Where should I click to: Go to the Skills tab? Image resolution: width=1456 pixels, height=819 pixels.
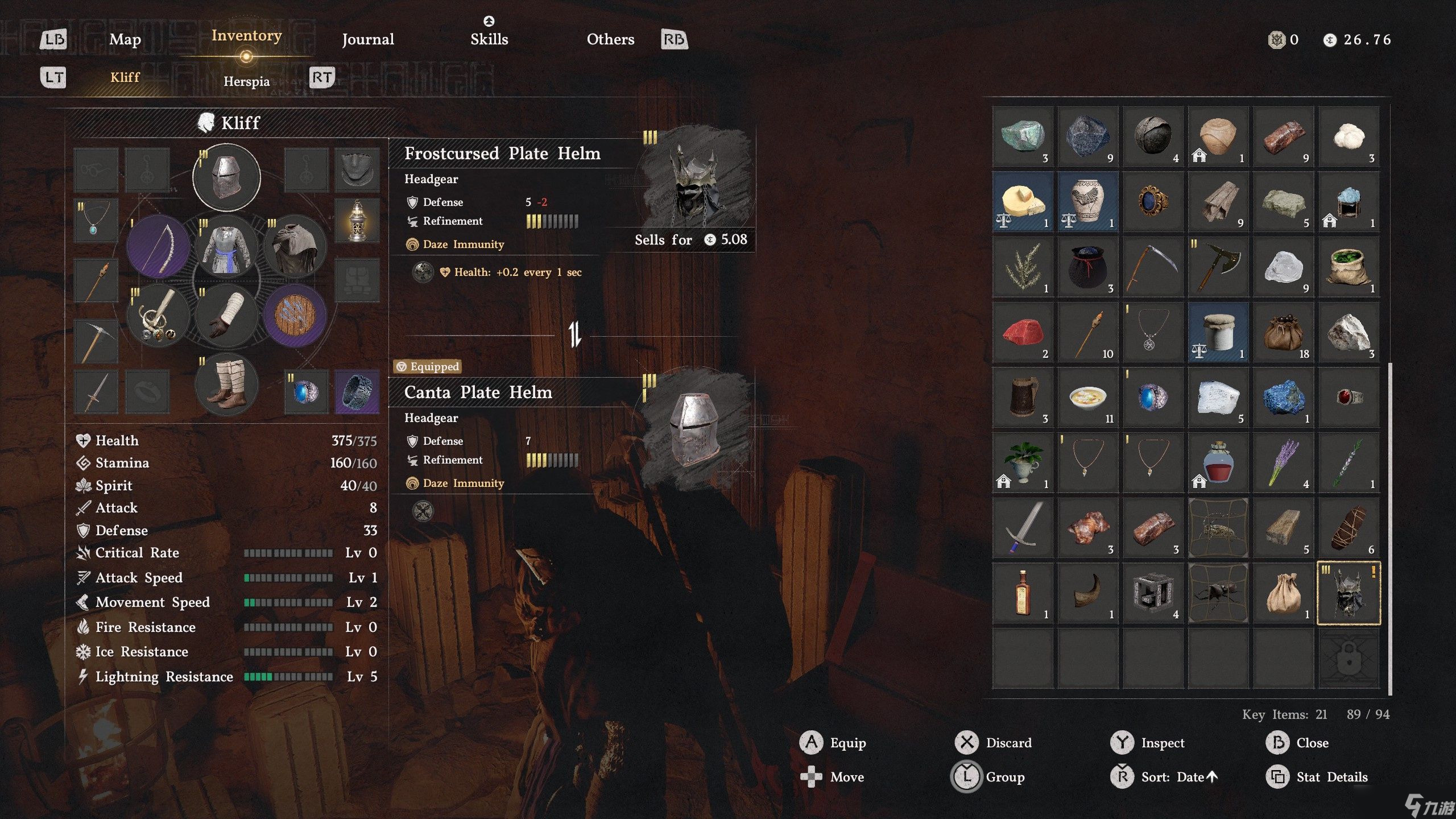489,39
